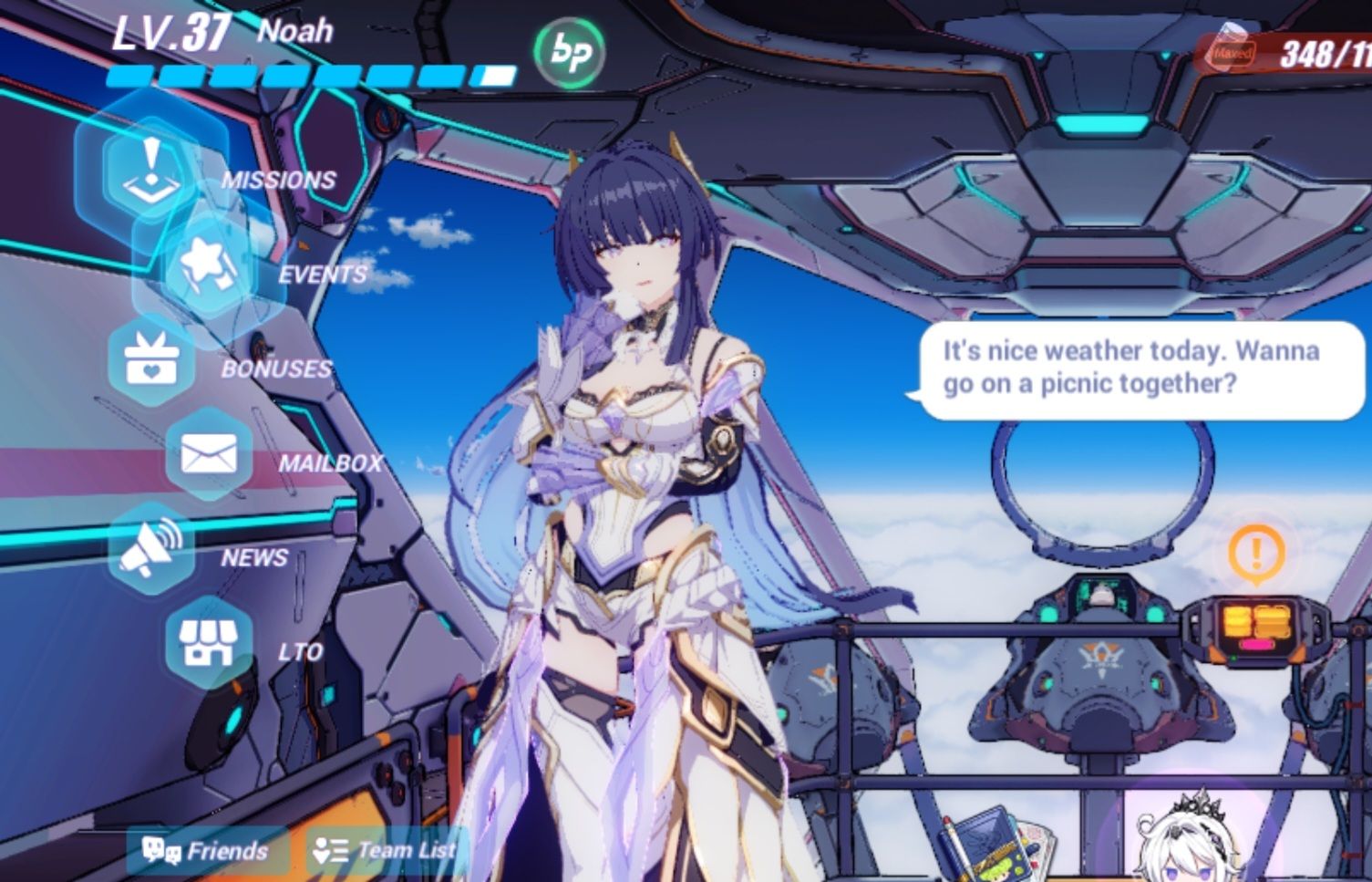Image resolution: width=1372 pixels, height=882 pixels.
Task: Click the orange exclamation alert above the dispenser
Action: [1255, 551]
